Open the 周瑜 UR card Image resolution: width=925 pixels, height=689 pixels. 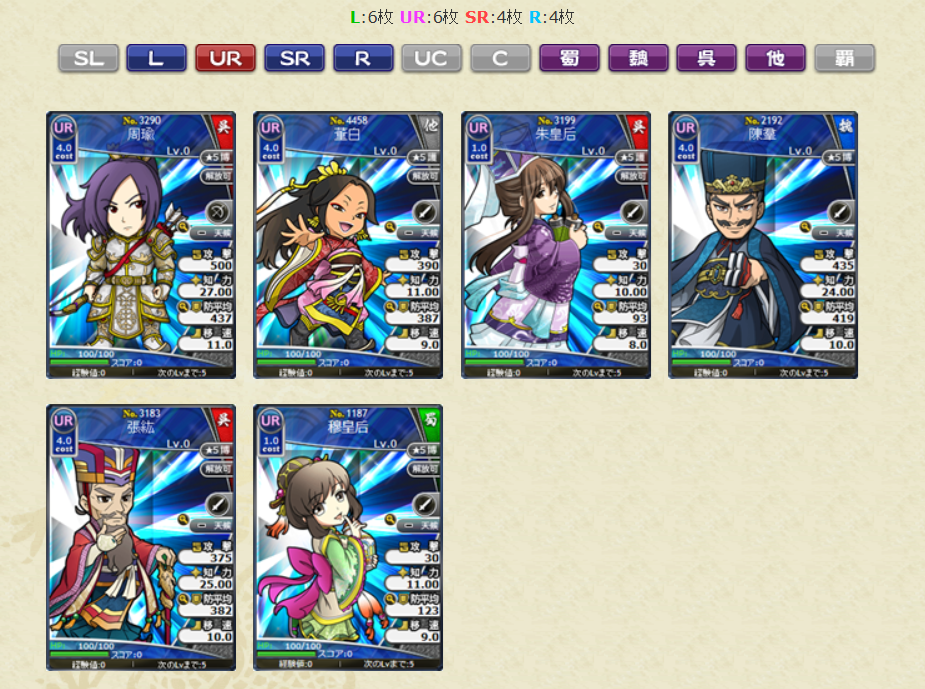[141, 245]
